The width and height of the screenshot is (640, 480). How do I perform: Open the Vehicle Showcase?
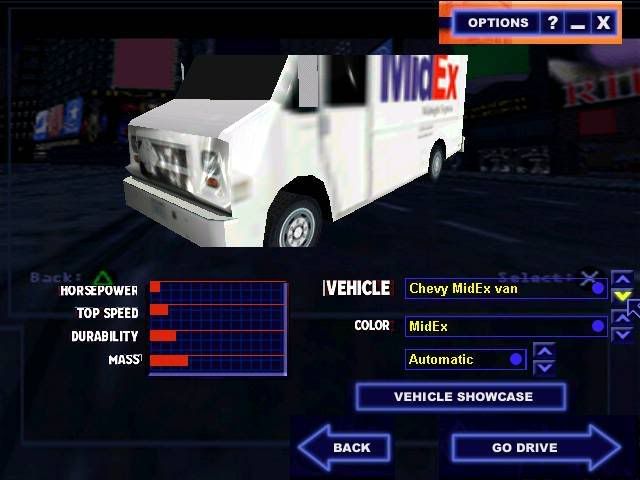462,397
